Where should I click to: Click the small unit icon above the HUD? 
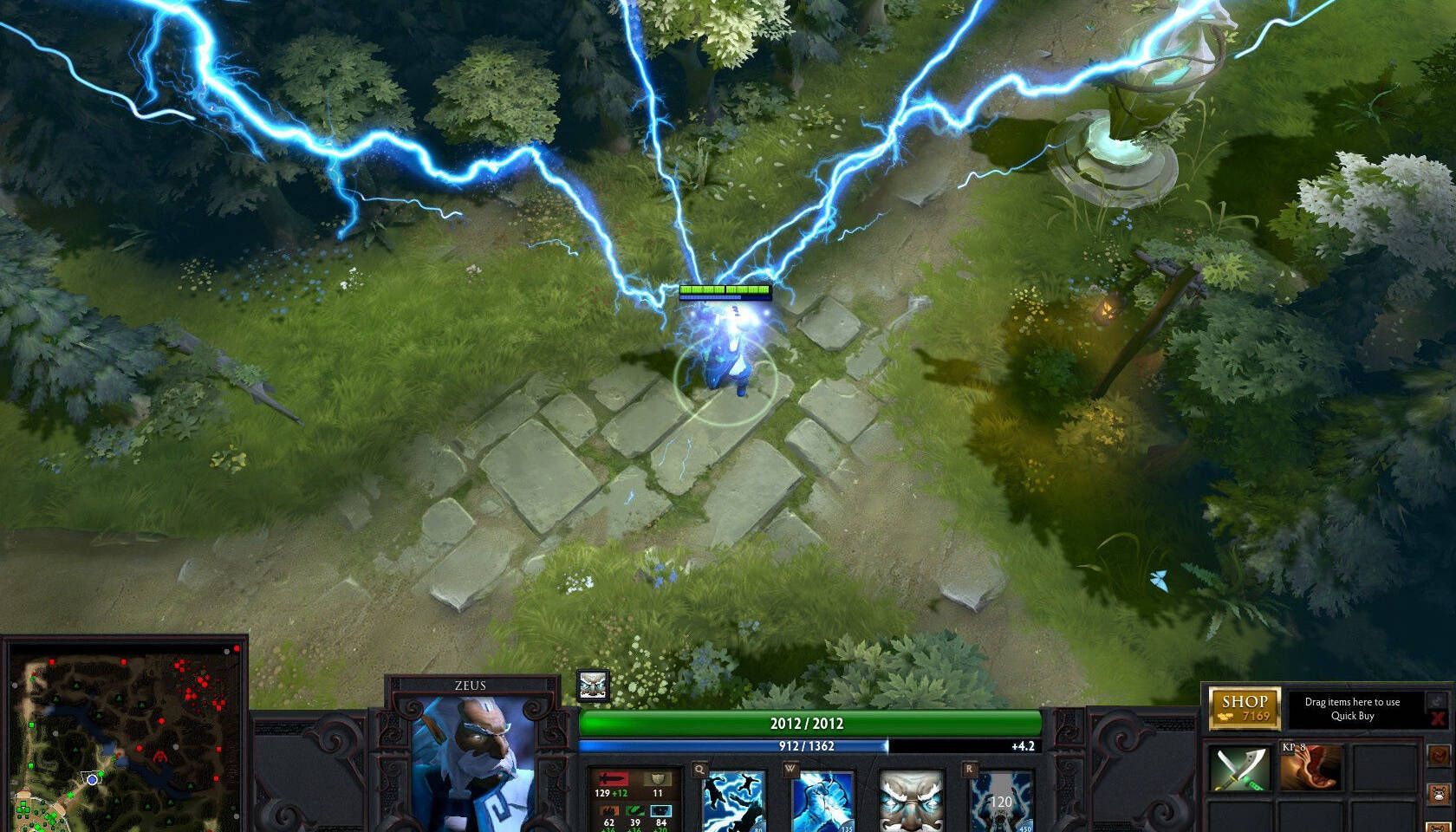[x=592, y=685]
